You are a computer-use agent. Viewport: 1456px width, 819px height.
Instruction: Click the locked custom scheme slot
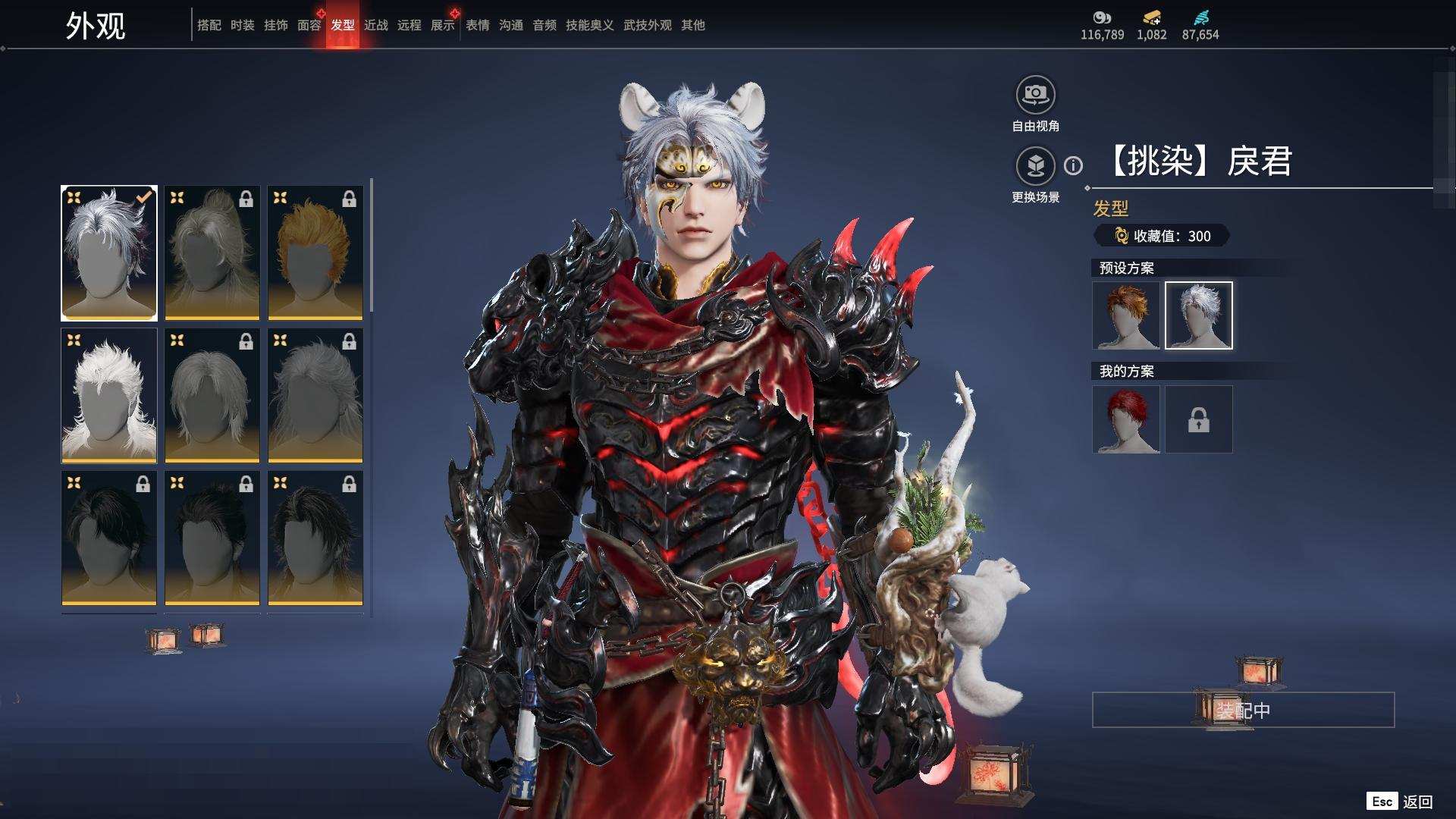tap(1198, 419)
